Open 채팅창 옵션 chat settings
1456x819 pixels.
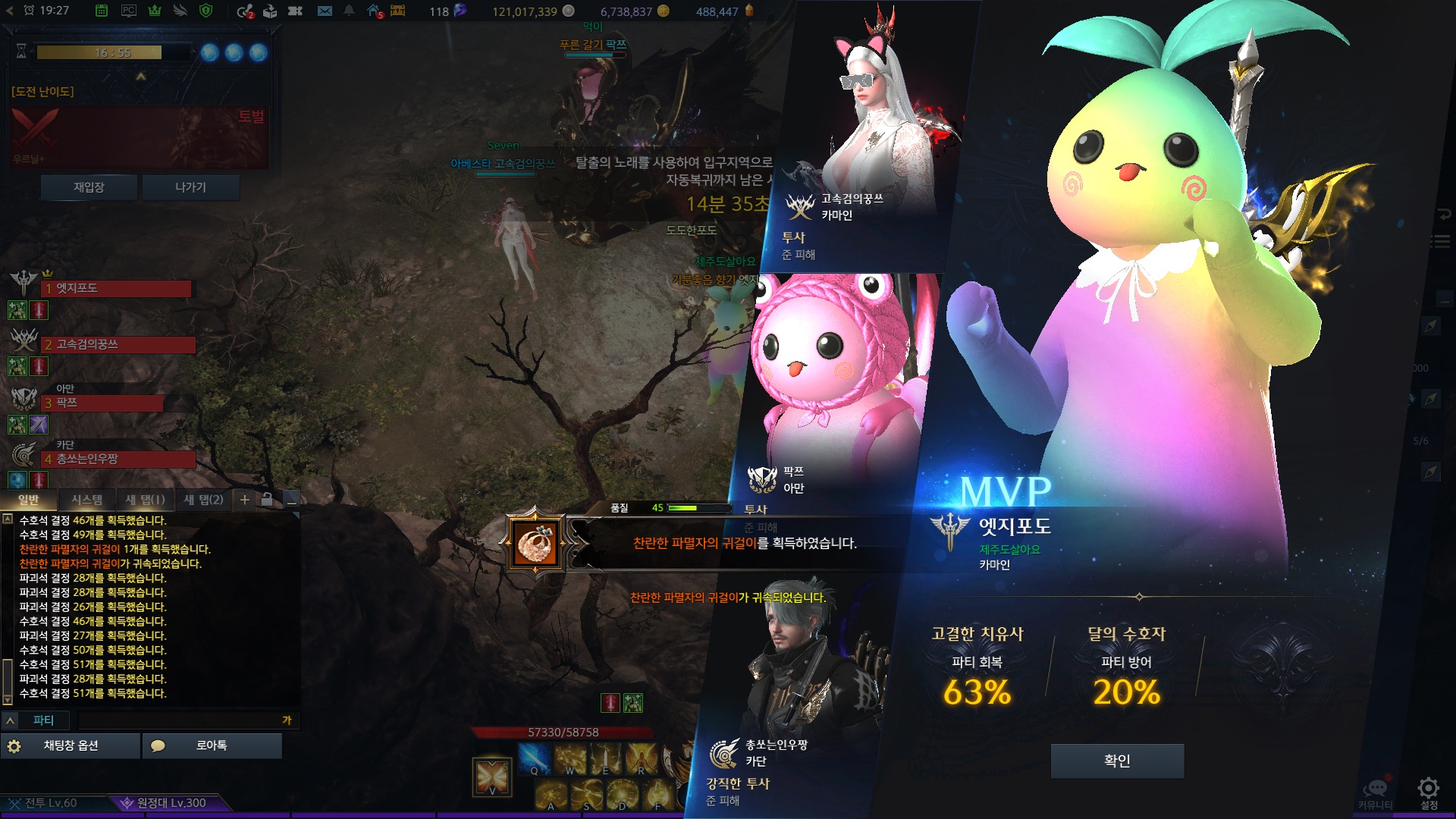pyautogui.click(x=71, y=745)
